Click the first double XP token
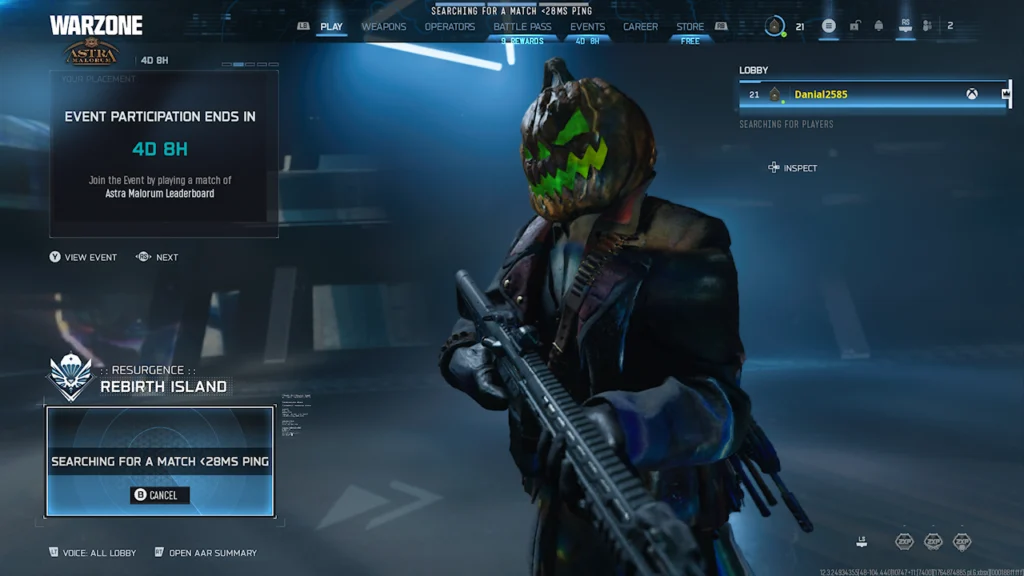Image resolution: width=1024 pixels, height=576 pixels. pyautogui.click(x=904, y=541)
